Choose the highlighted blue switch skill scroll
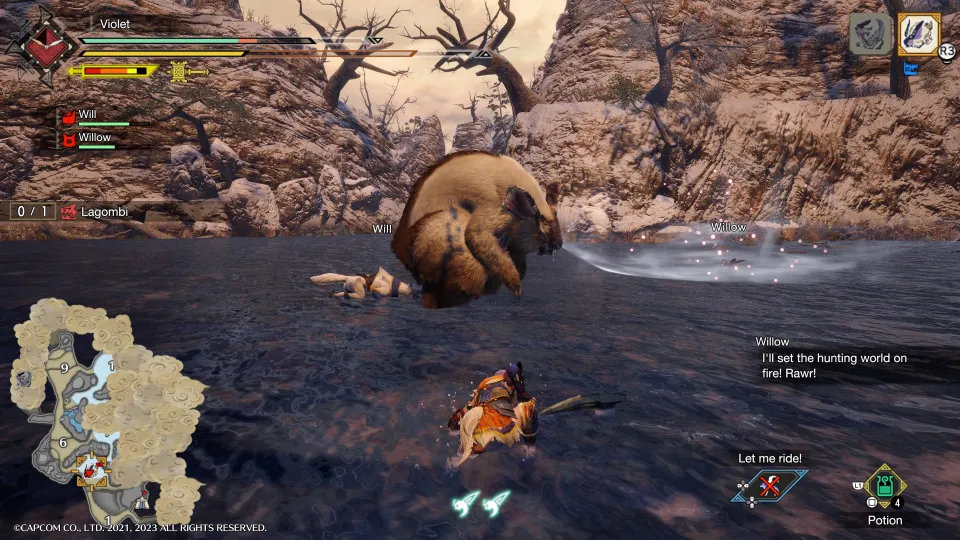 (x=918, y=34)
